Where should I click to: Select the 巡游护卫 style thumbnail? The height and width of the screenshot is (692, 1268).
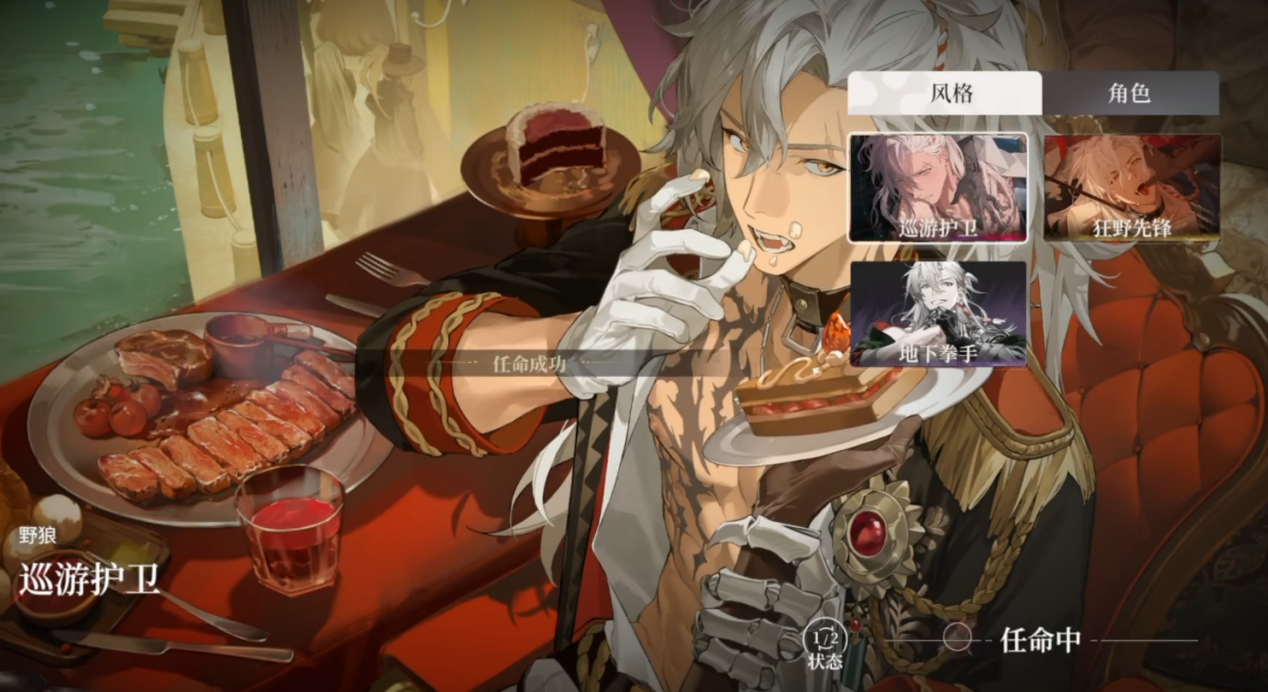938,188
